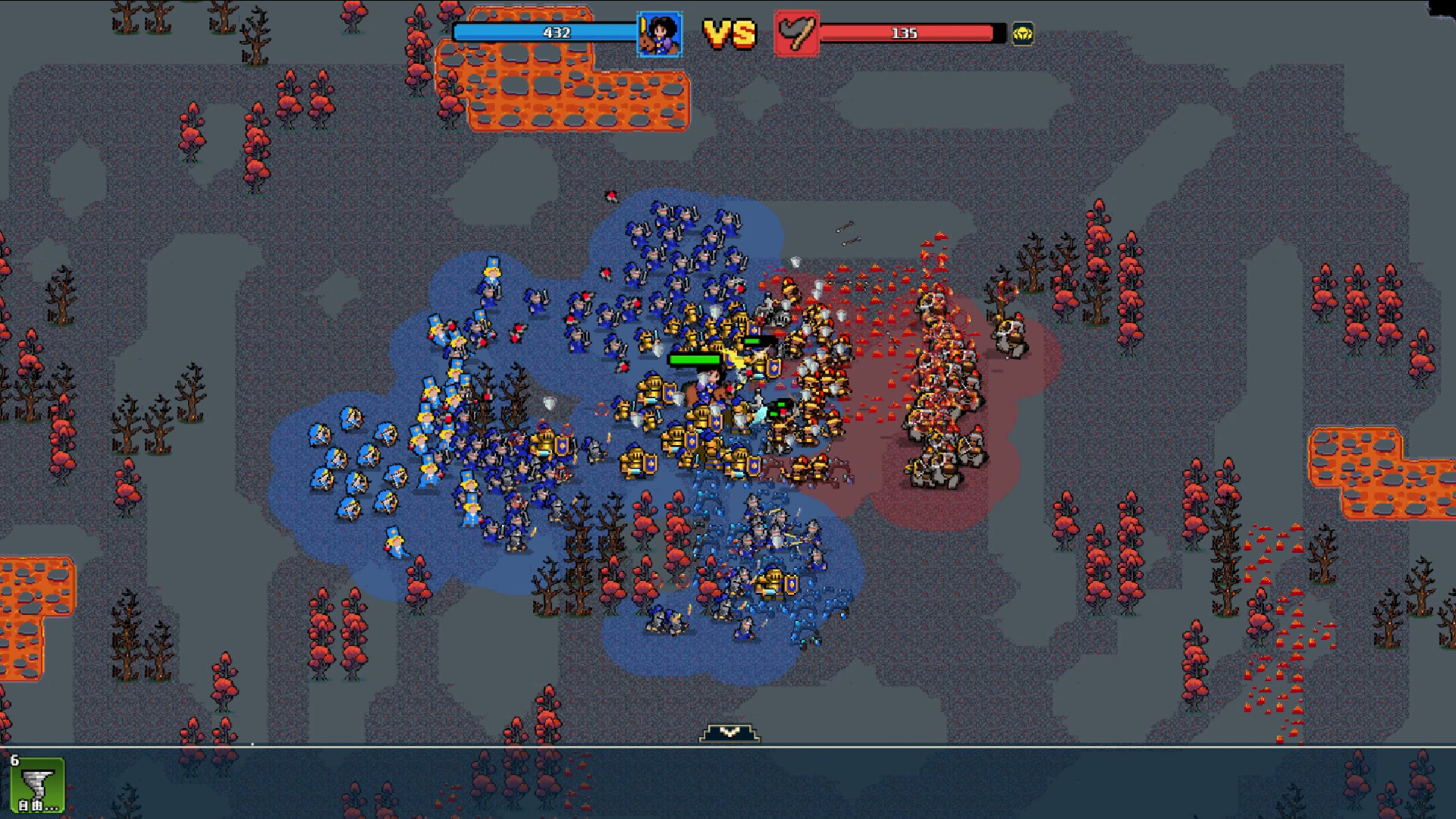Enable the Tornado ability's free-cast mode
The image size is (1456, 819).
(29, 806)
